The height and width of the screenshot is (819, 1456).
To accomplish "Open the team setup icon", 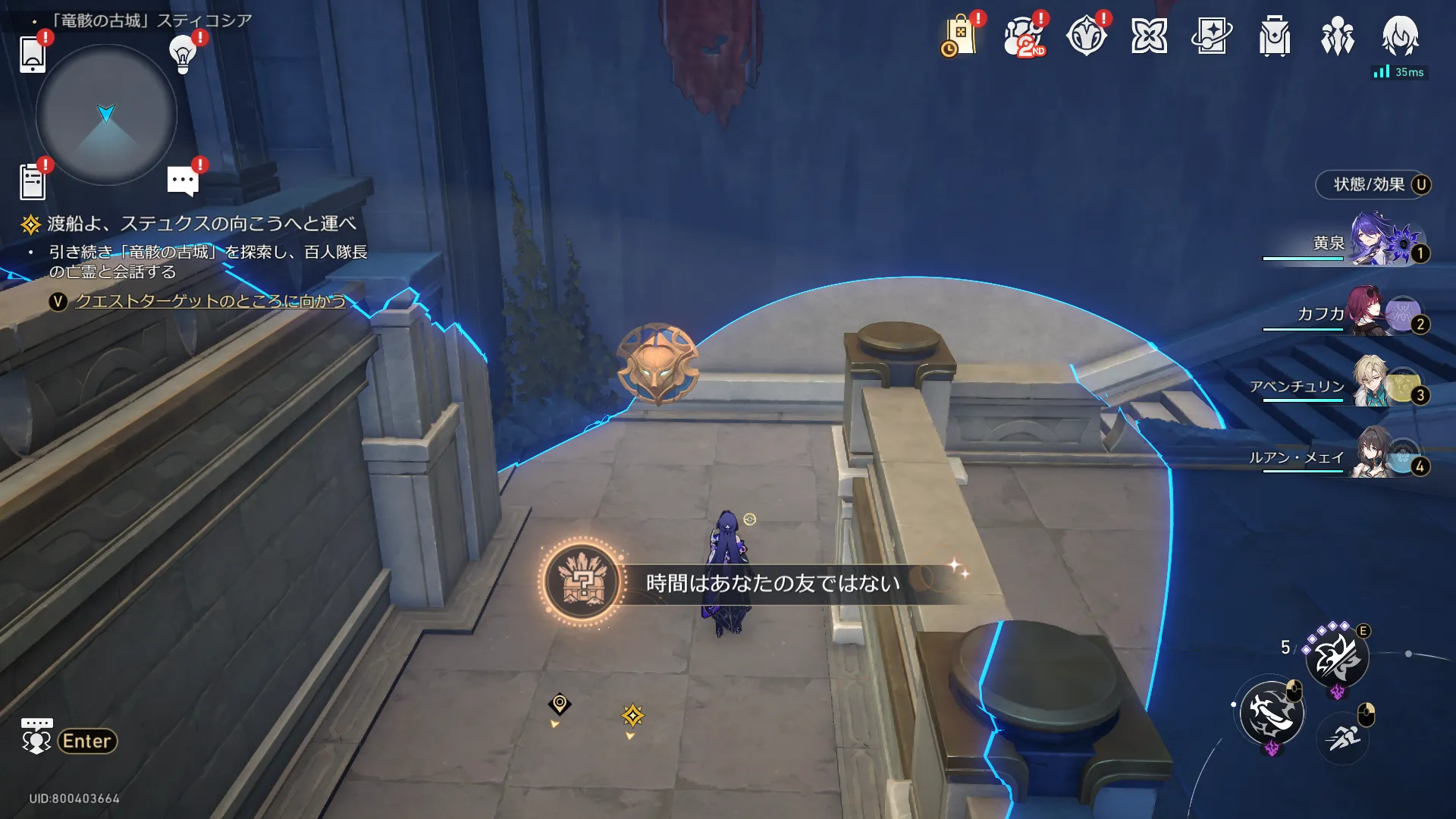I will pos(1337,36).
